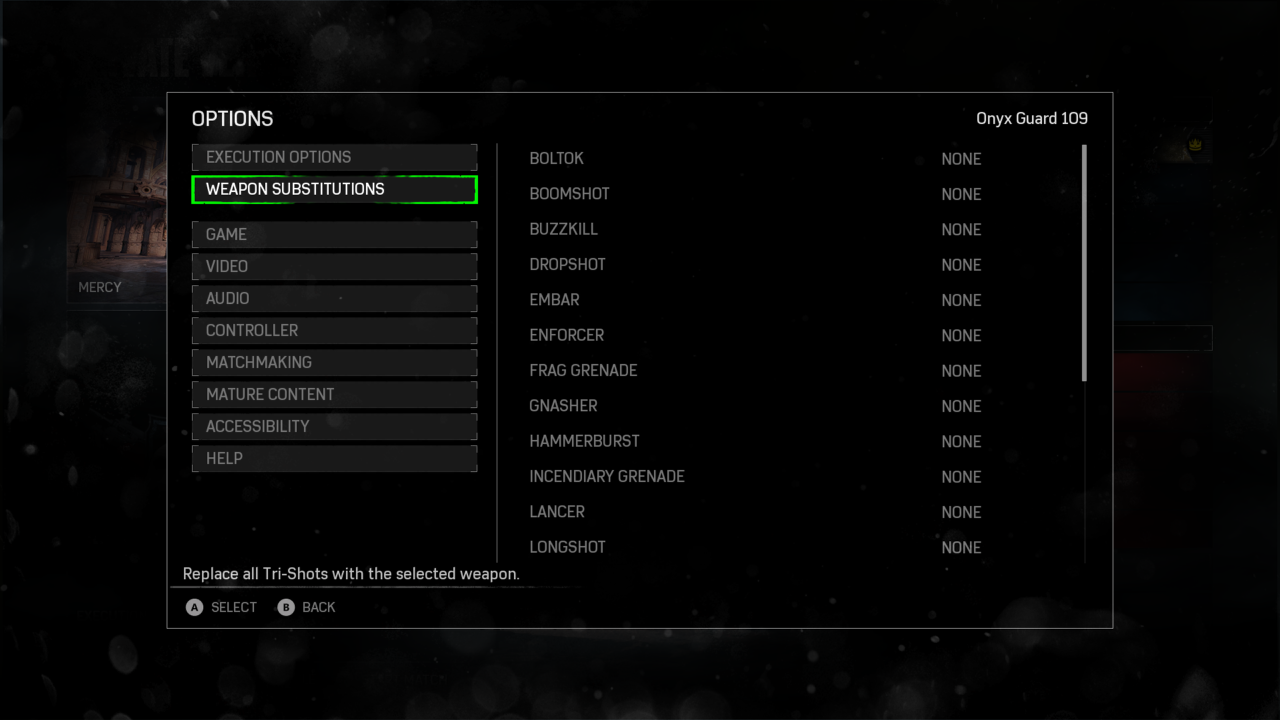The image size is (1280, 720).
Task: Show the Controller options
Action: (334, 330)
